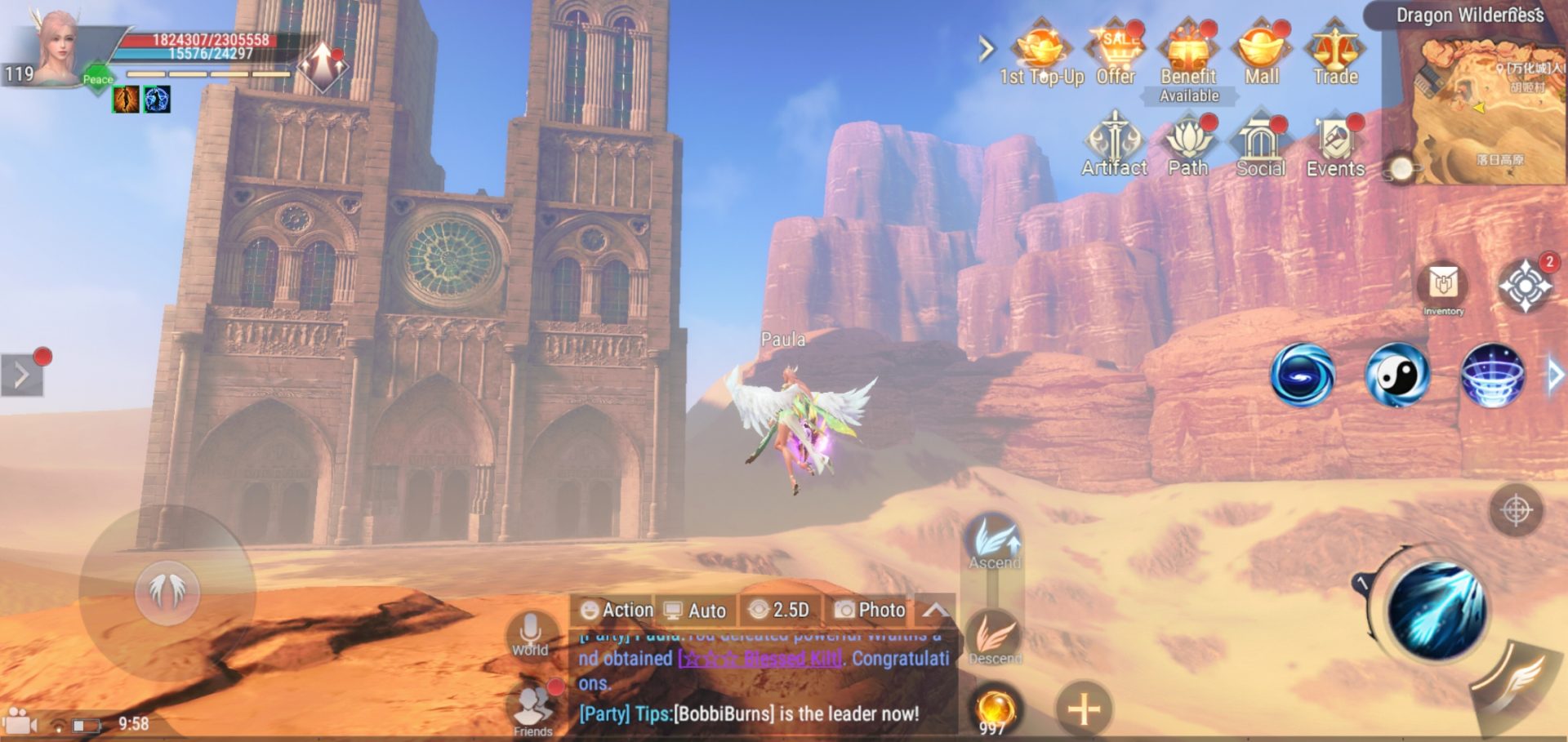This screenshot has height=742, width=1568.
Task: Open the Trade scales icon
Action: pos(1334,49)
